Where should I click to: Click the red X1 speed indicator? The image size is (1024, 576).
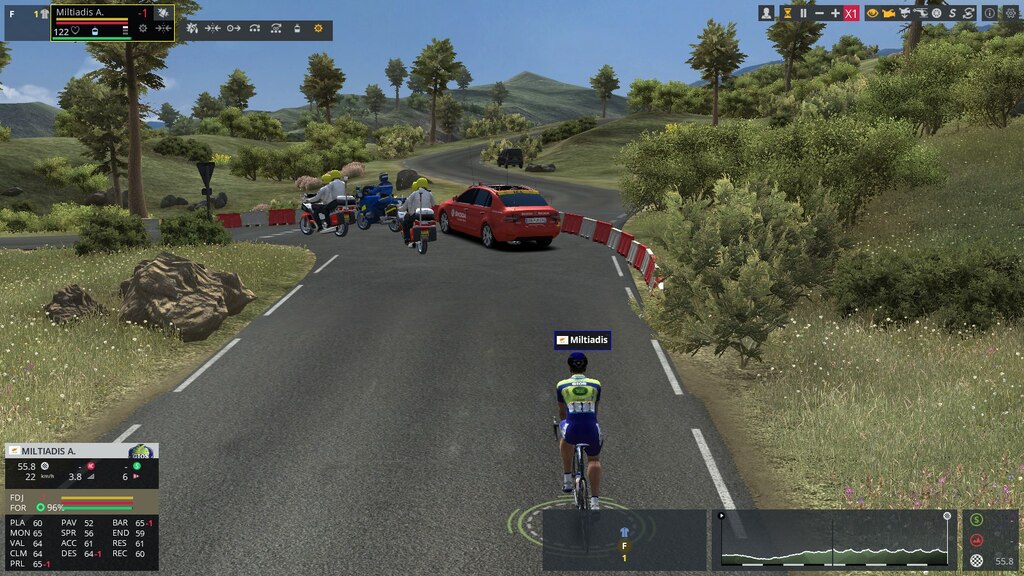point(851,13)
